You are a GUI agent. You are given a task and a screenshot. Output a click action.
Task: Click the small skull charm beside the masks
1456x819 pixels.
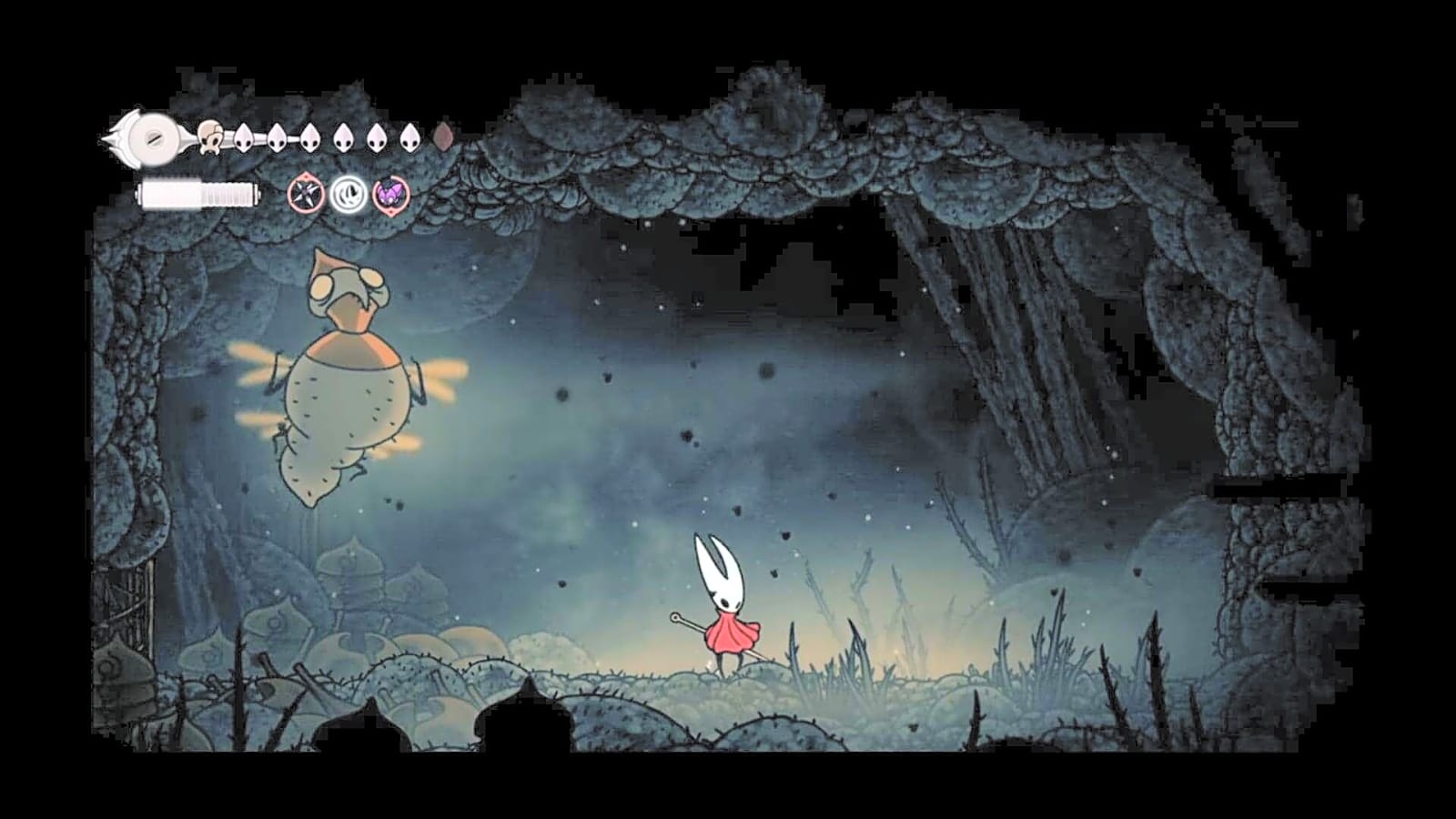210,138
